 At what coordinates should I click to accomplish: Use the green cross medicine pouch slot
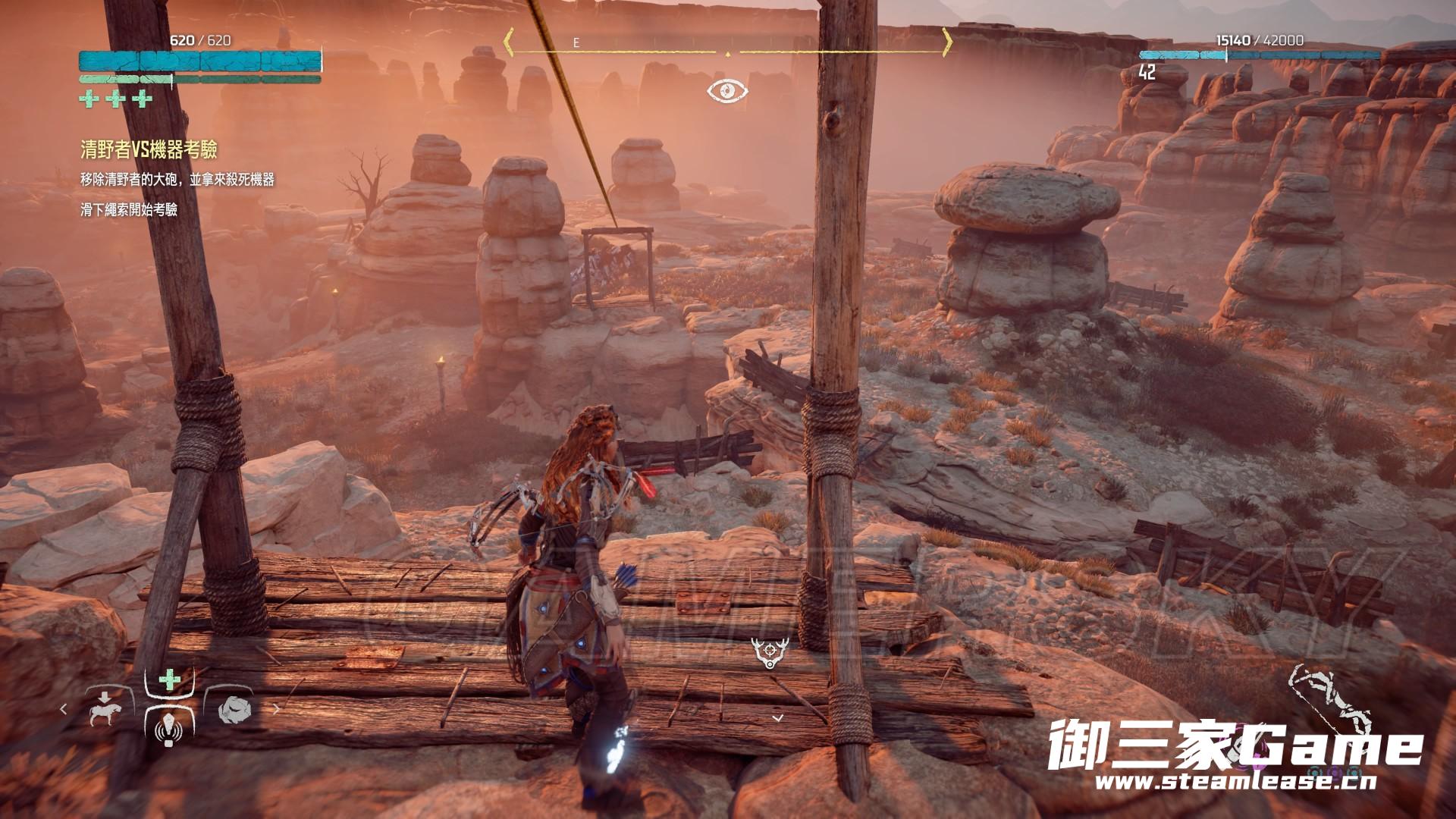(x=168, y=679)
